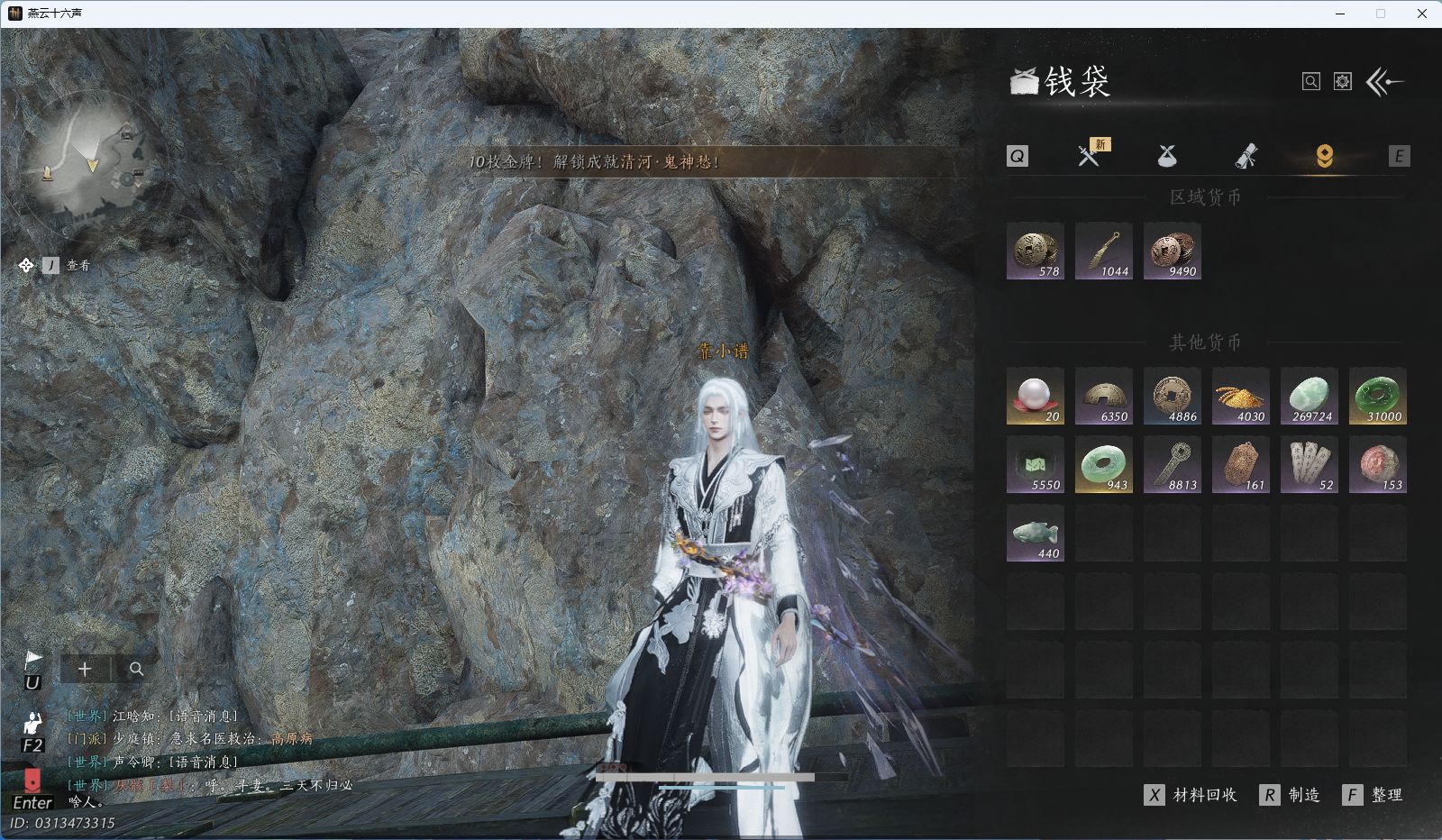Open the bag gear settings
Screen dimensions: 1442x840
[1343, 82]
